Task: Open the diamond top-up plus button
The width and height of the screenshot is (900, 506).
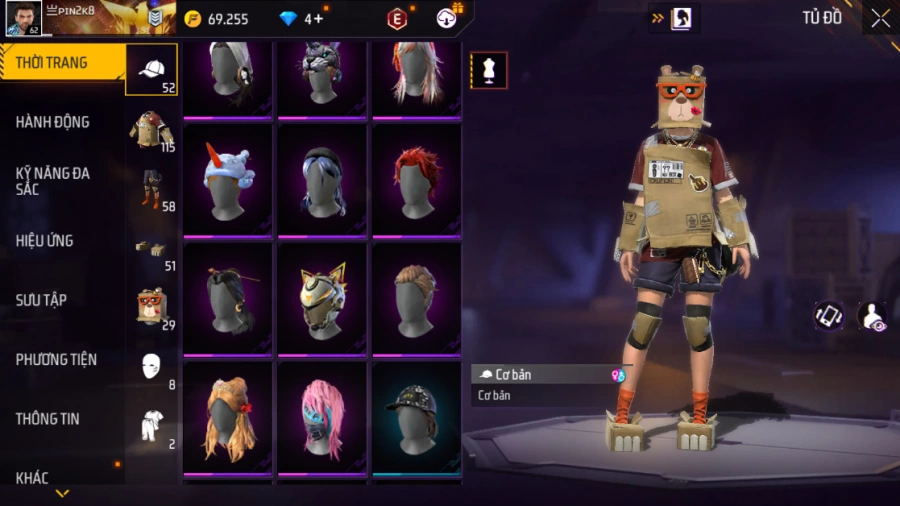Action: pos(318,19)
